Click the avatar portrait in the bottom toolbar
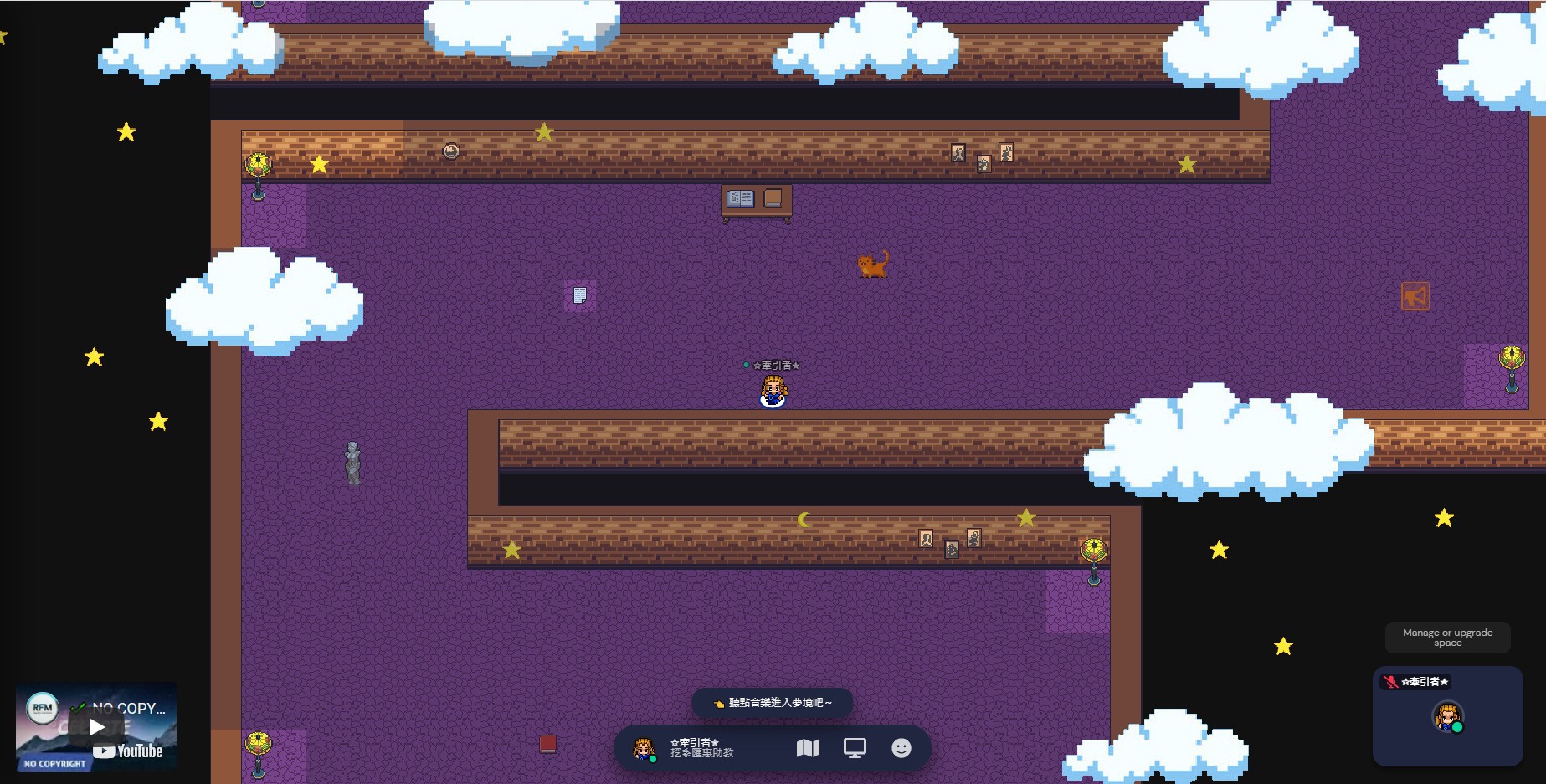Viewport: 1546px width, 784px height. [644, 748]
